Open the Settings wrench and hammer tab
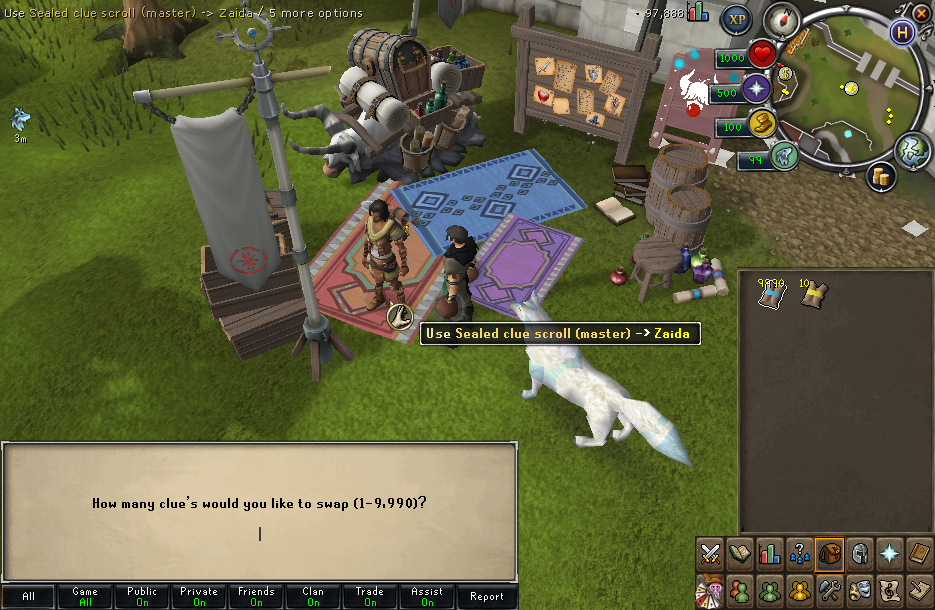Viewport: 935px width, 610px height. coord(829,589)
